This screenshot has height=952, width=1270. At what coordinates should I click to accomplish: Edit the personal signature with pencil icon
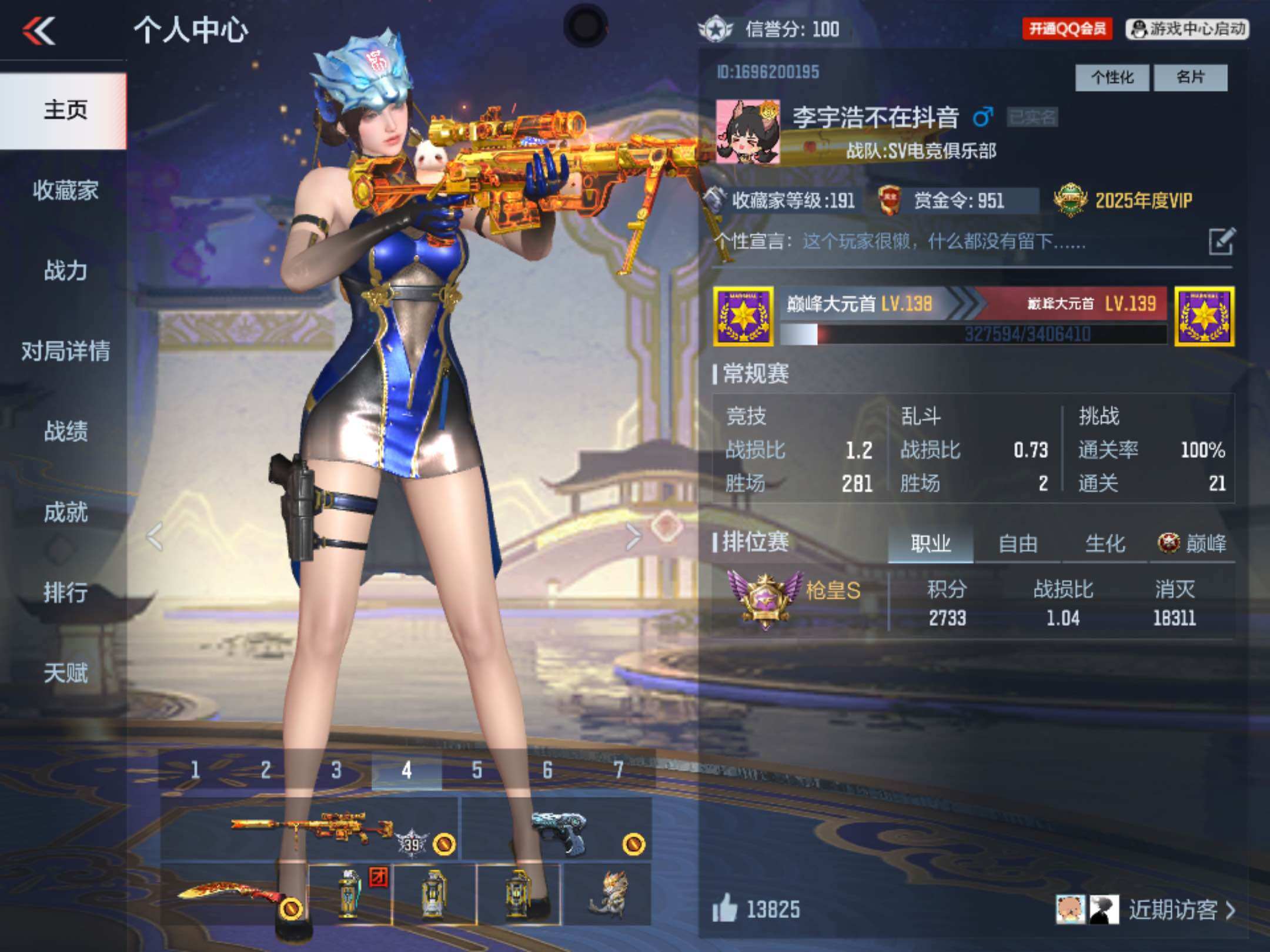click(1222, 242)
